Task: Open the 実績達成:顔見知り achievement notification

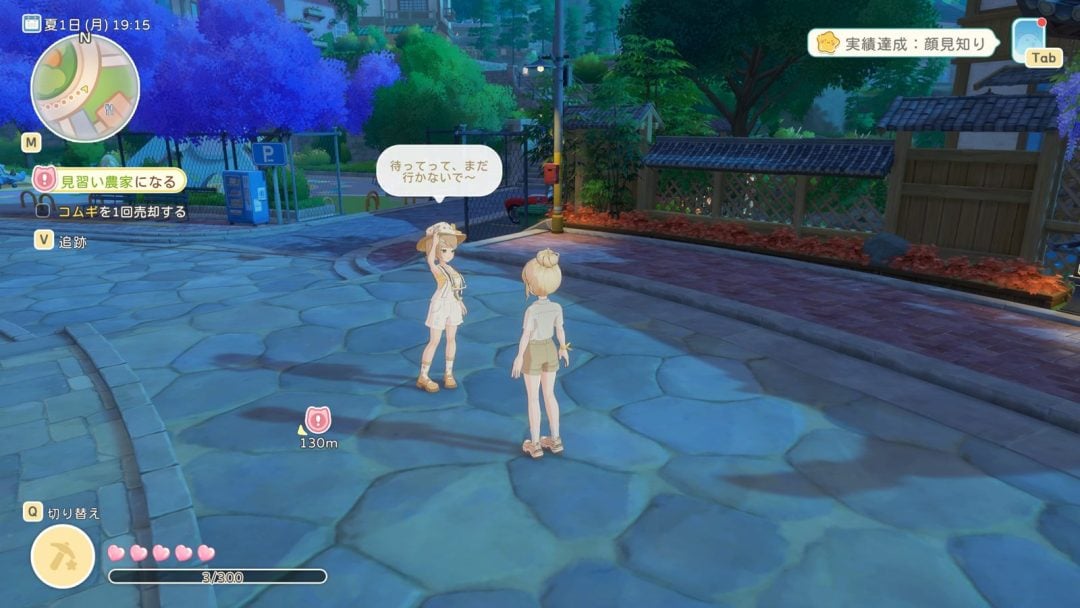Action: [907, 43]
